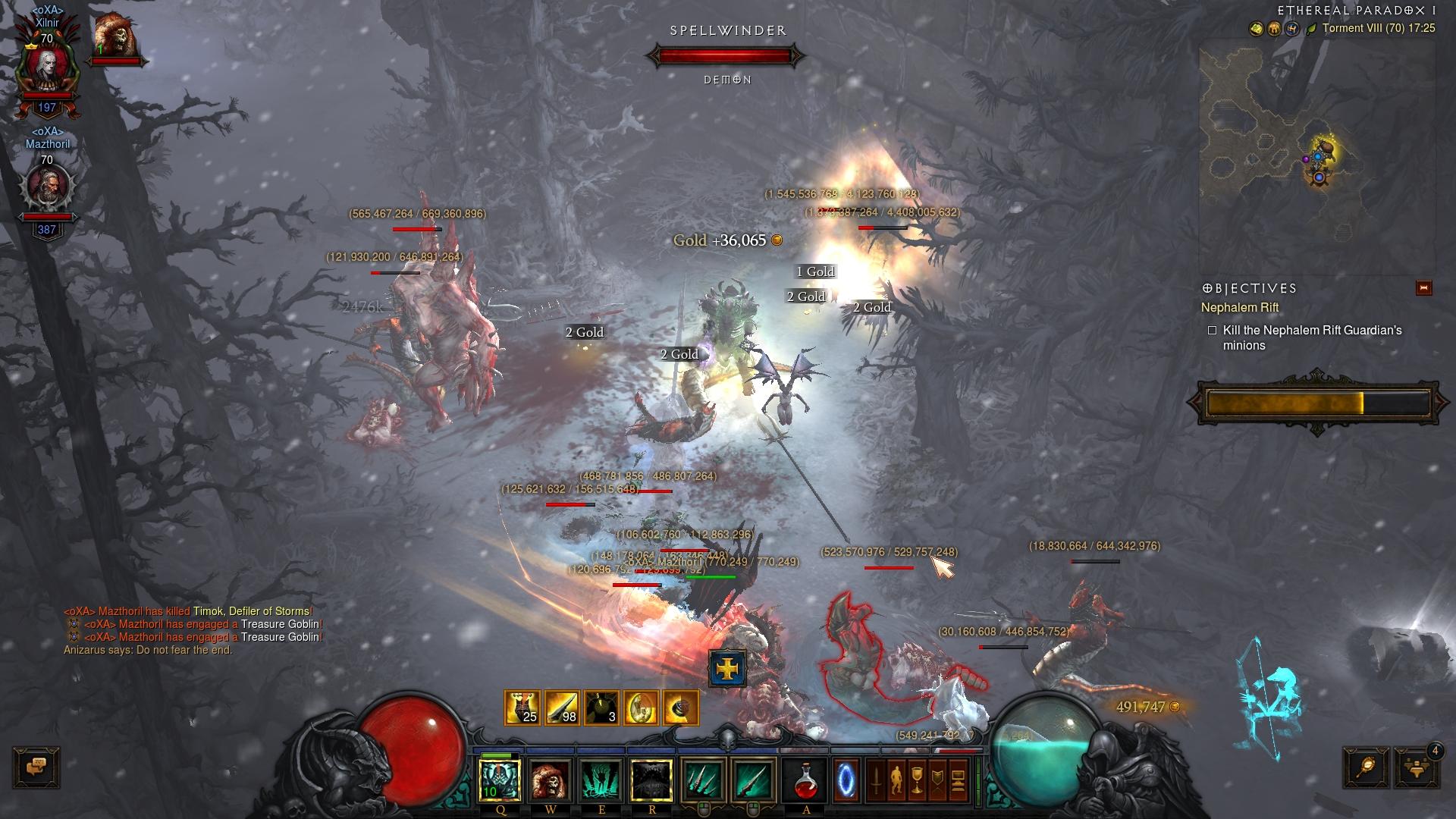The image size is (1456, 819).
Task: Use the green raised fist skill
Action: (x=601, y=780)
